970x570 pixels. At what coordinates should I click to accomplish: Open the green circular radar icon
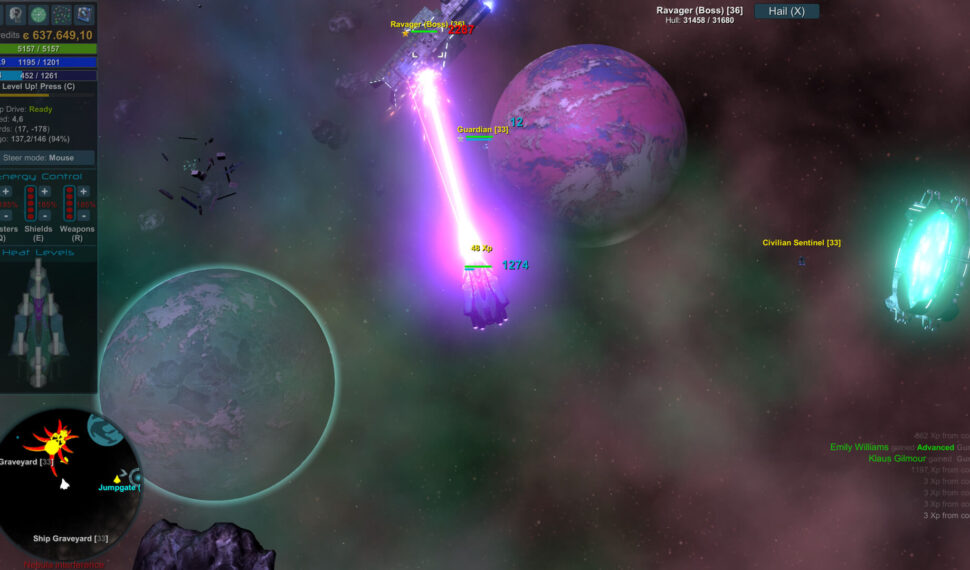tap(38, 14)
